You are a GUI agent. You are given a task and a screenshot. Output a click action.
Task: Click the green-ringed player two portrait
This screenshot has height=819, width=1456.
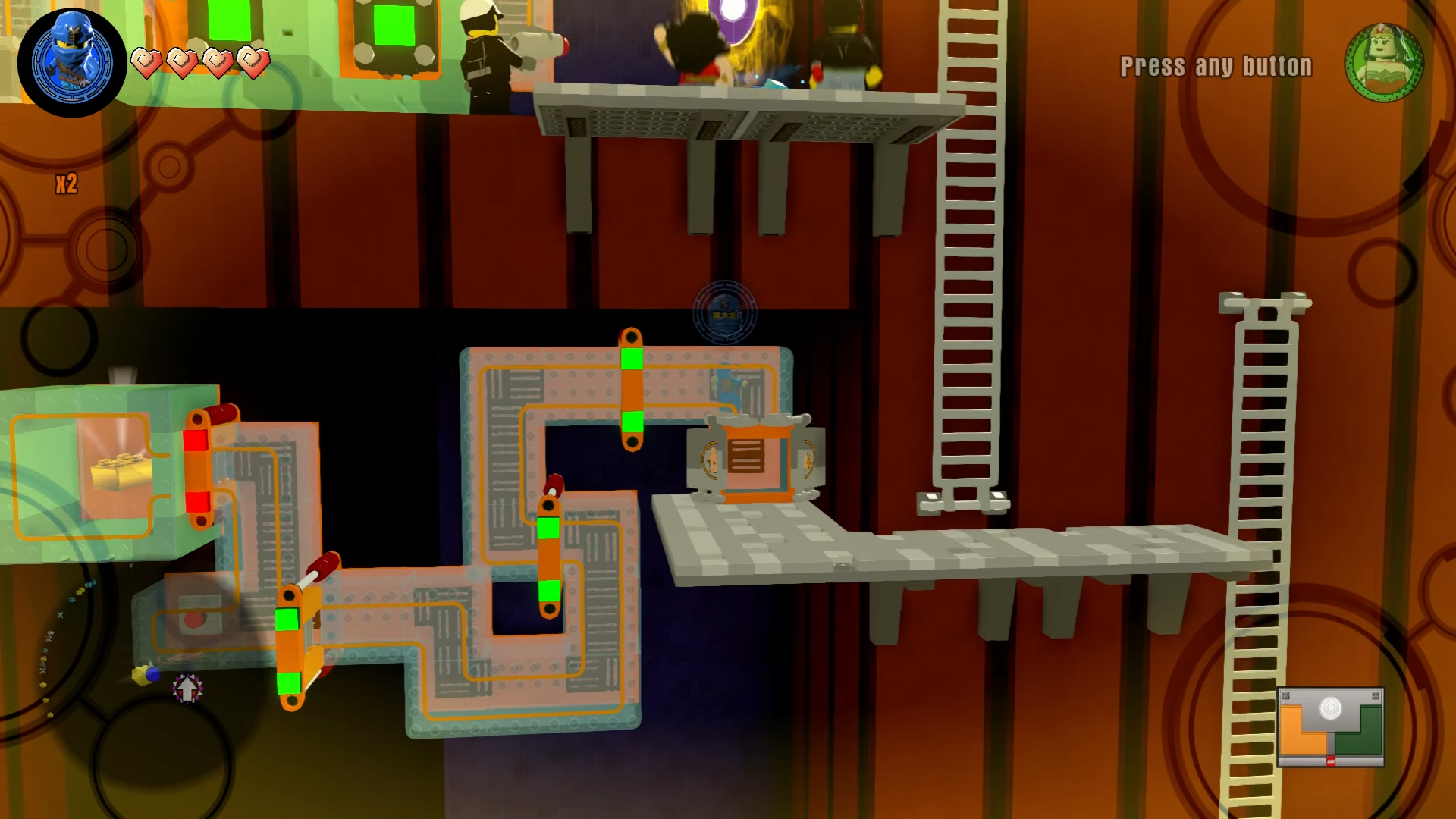(1383, 62)
